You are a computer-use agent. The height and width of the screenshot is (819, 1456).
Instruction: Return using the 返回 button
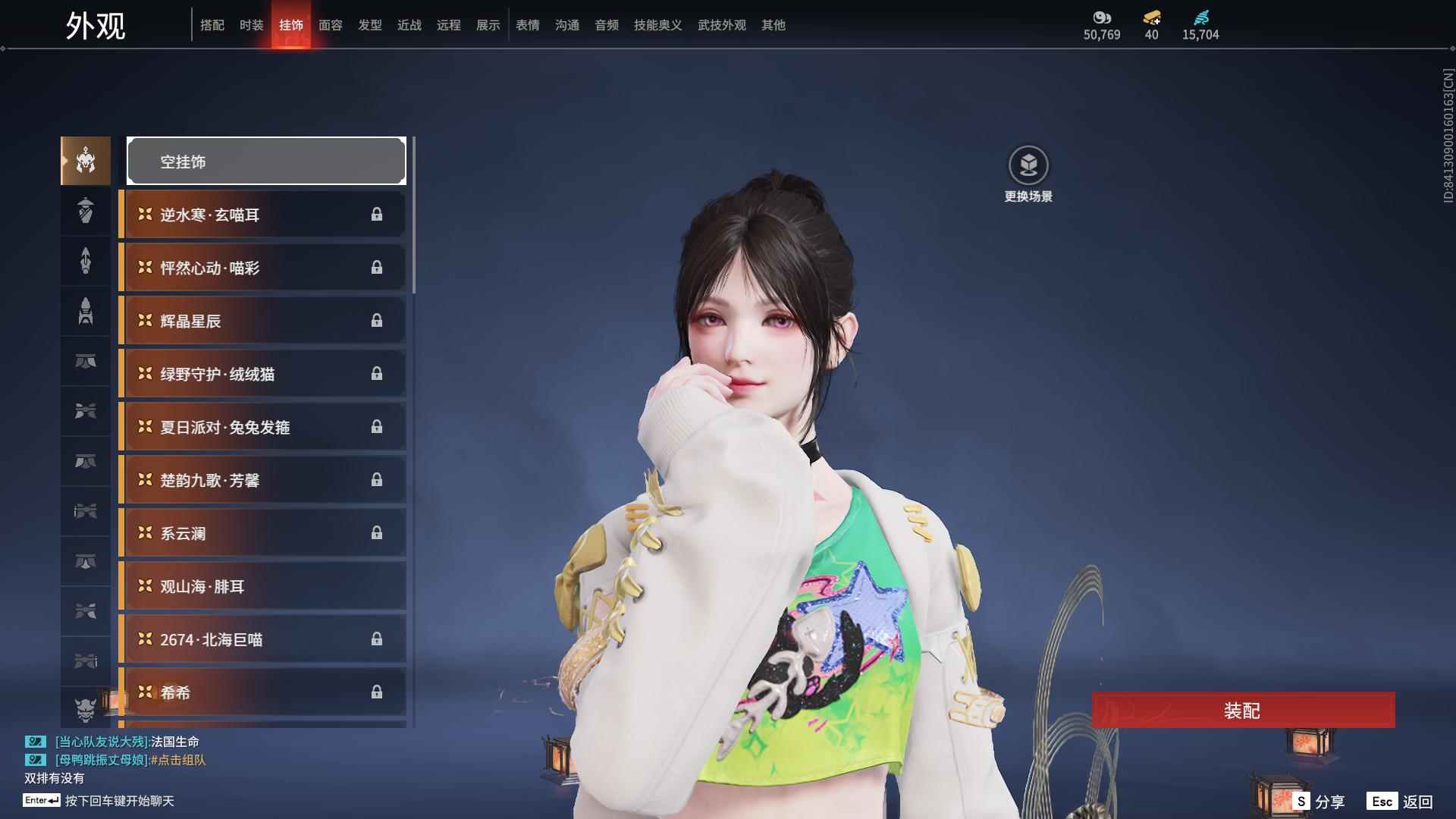coord(1401,802)
